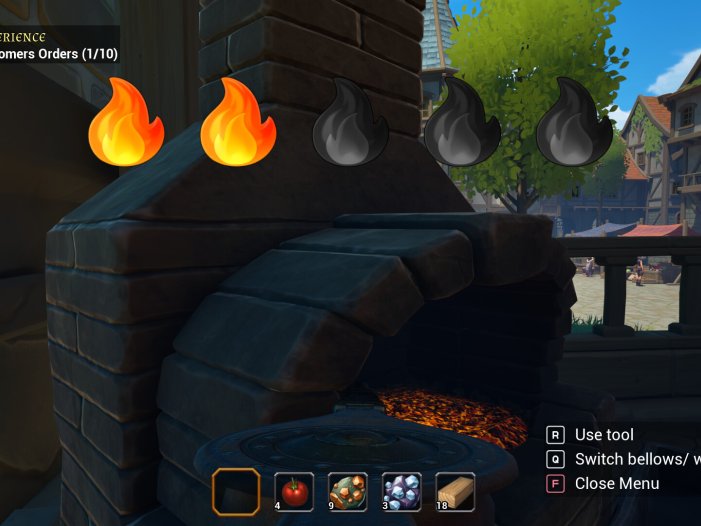This screenshot has width=701, height=526.
Task: Choose the copper ore hotbar slot
Action: click(x=348, y=491)
